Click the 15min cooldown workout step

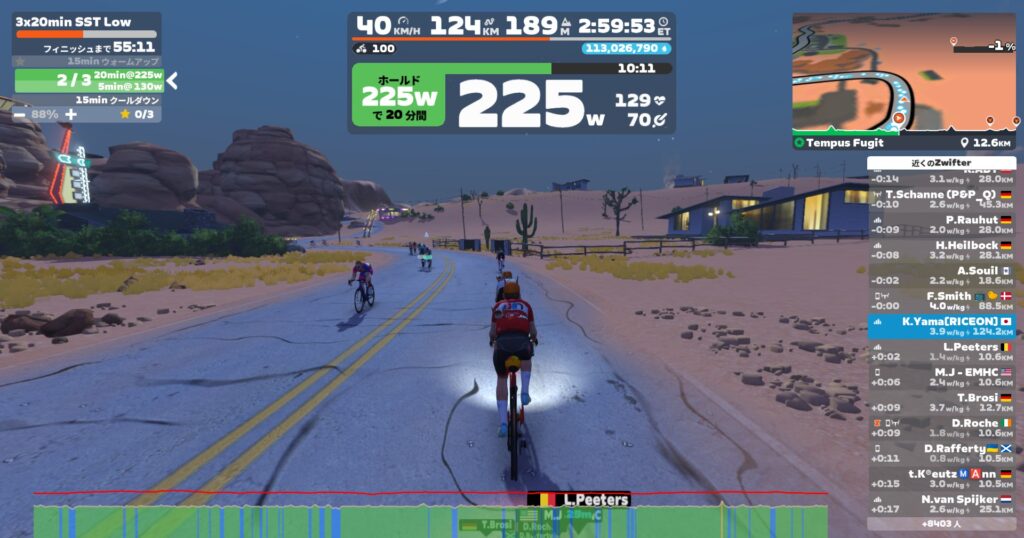click(x=88, y=100)
